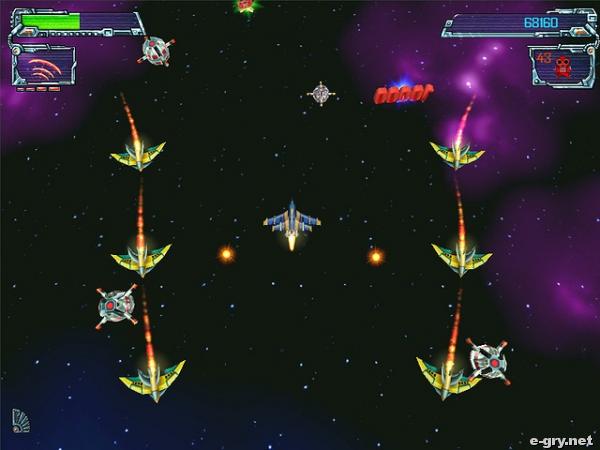
Task: Select the red wave weapon icon
Action: pos(43,68)
